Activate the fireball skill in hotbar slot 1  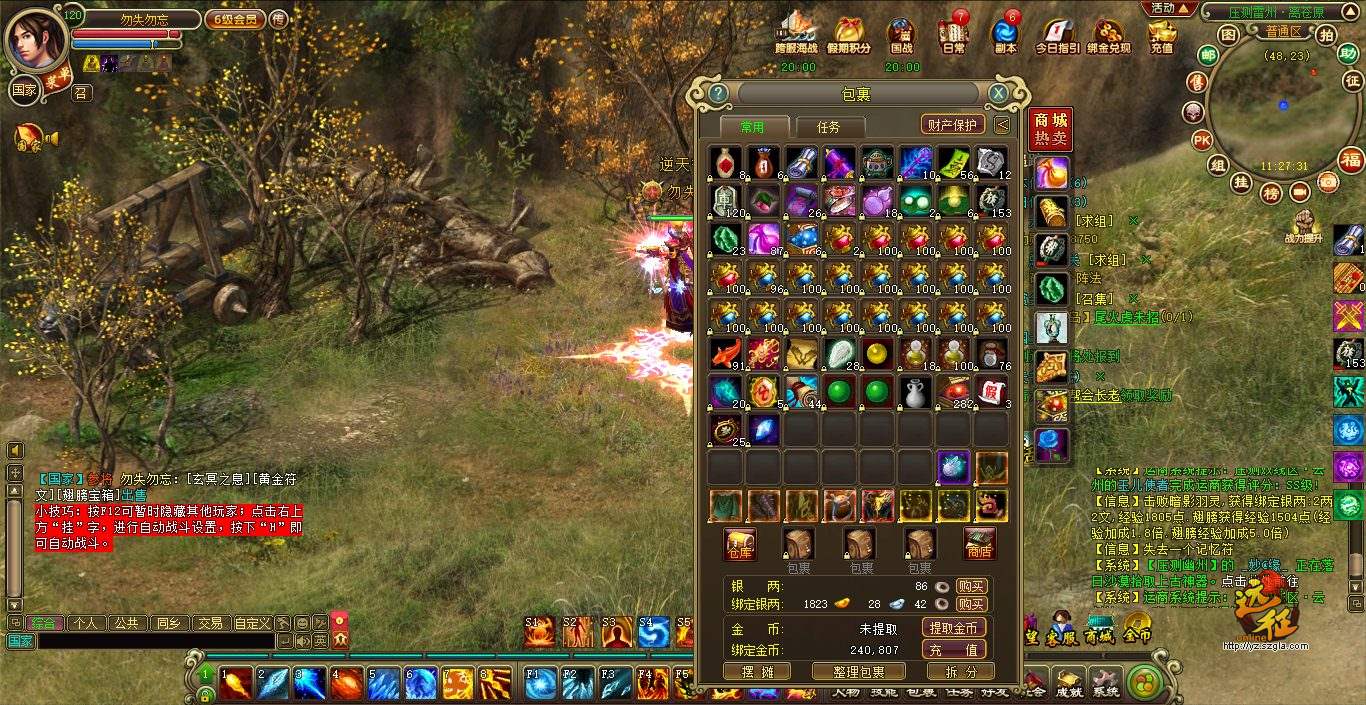point(237,683)
